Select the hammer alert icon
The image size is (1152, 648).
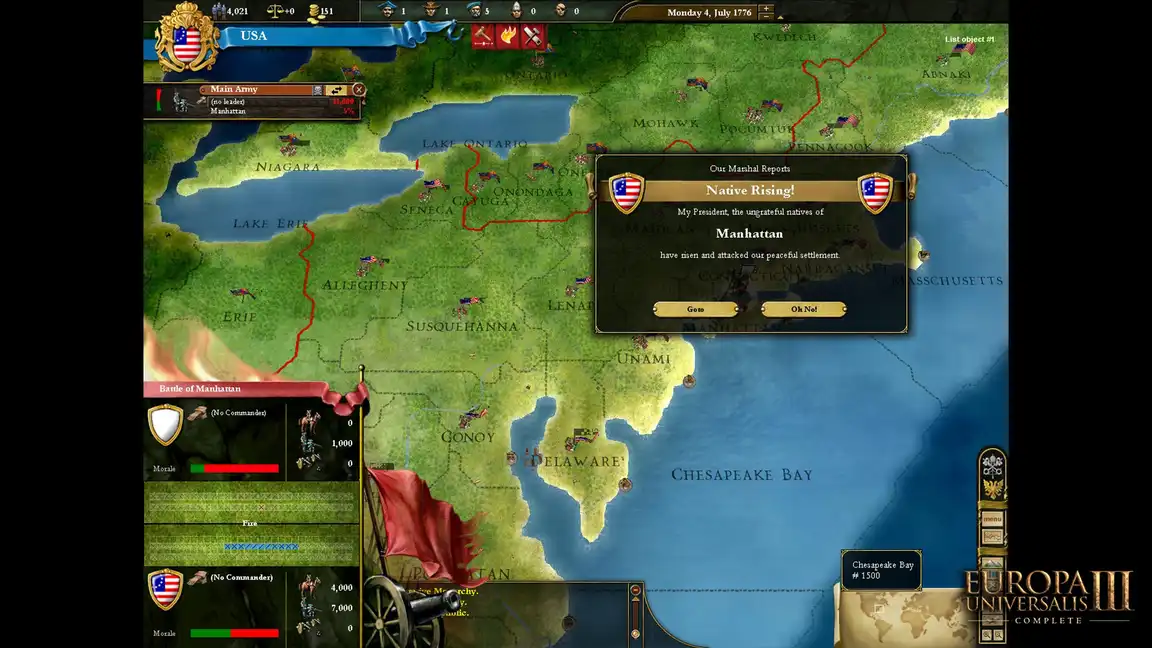483,36
